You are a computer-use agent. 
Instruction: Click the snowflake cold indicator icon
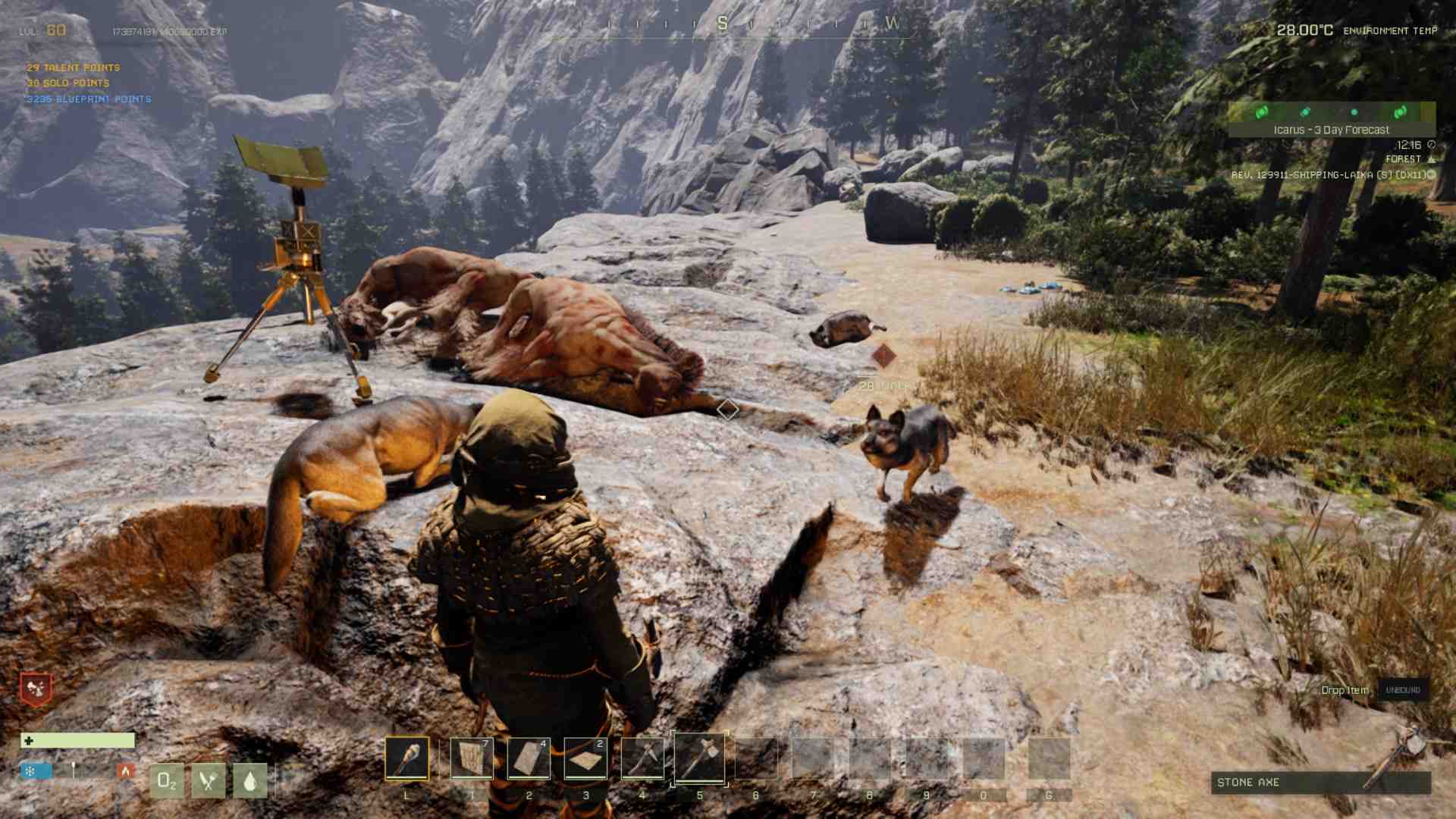coord(30,770)
